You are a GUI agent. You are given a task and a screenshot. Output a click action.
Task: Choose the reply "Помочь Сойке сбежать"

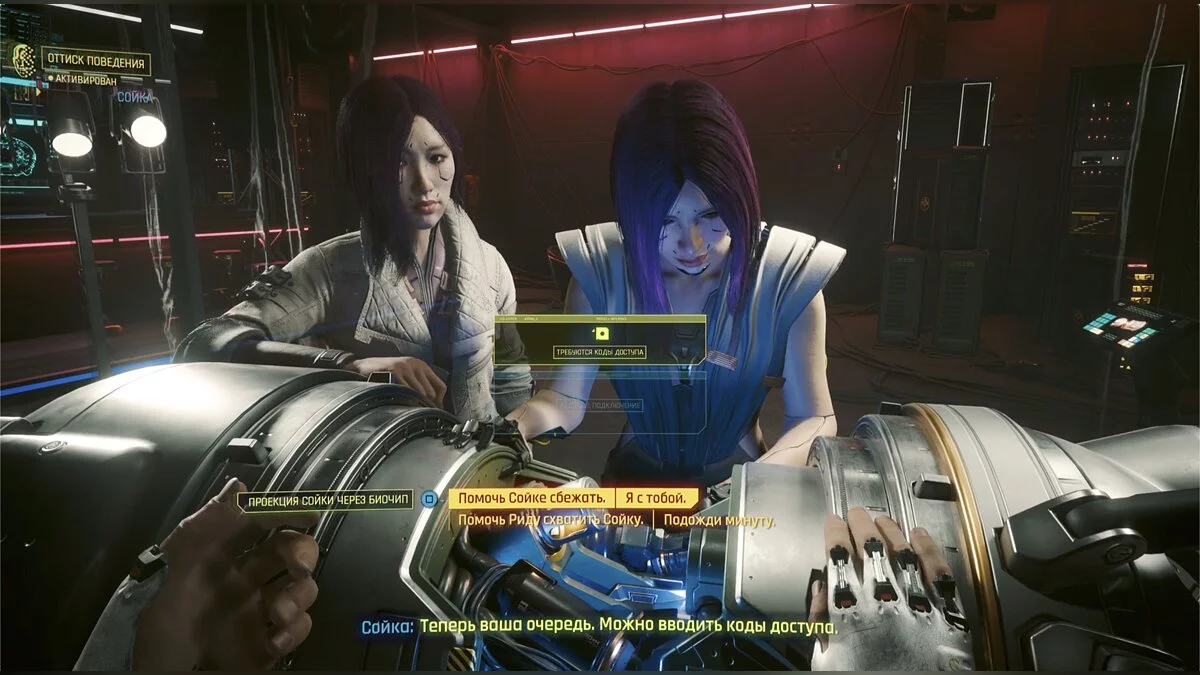(529, 498)
